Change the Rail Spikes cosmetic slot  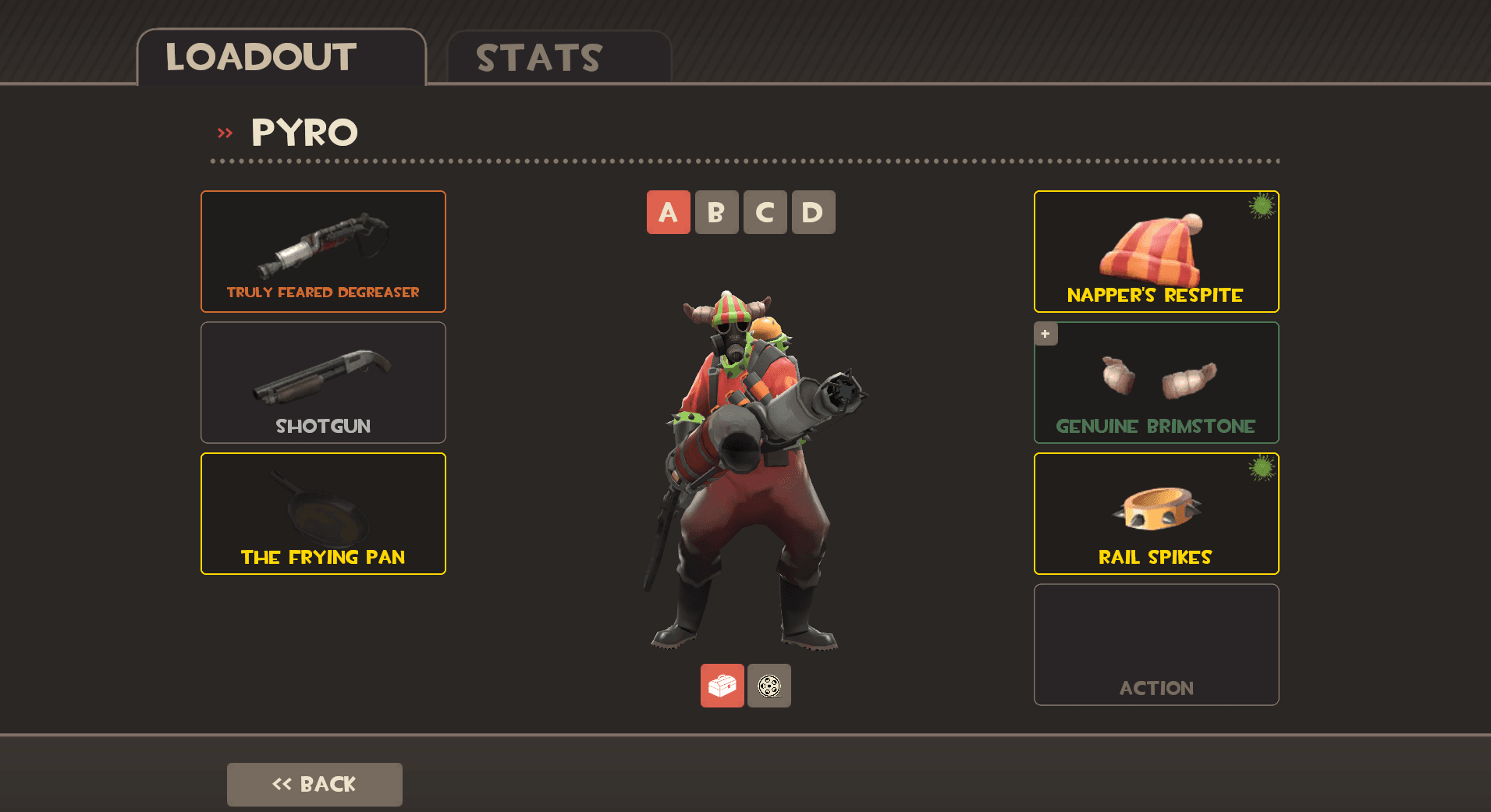coord(1156,513)
